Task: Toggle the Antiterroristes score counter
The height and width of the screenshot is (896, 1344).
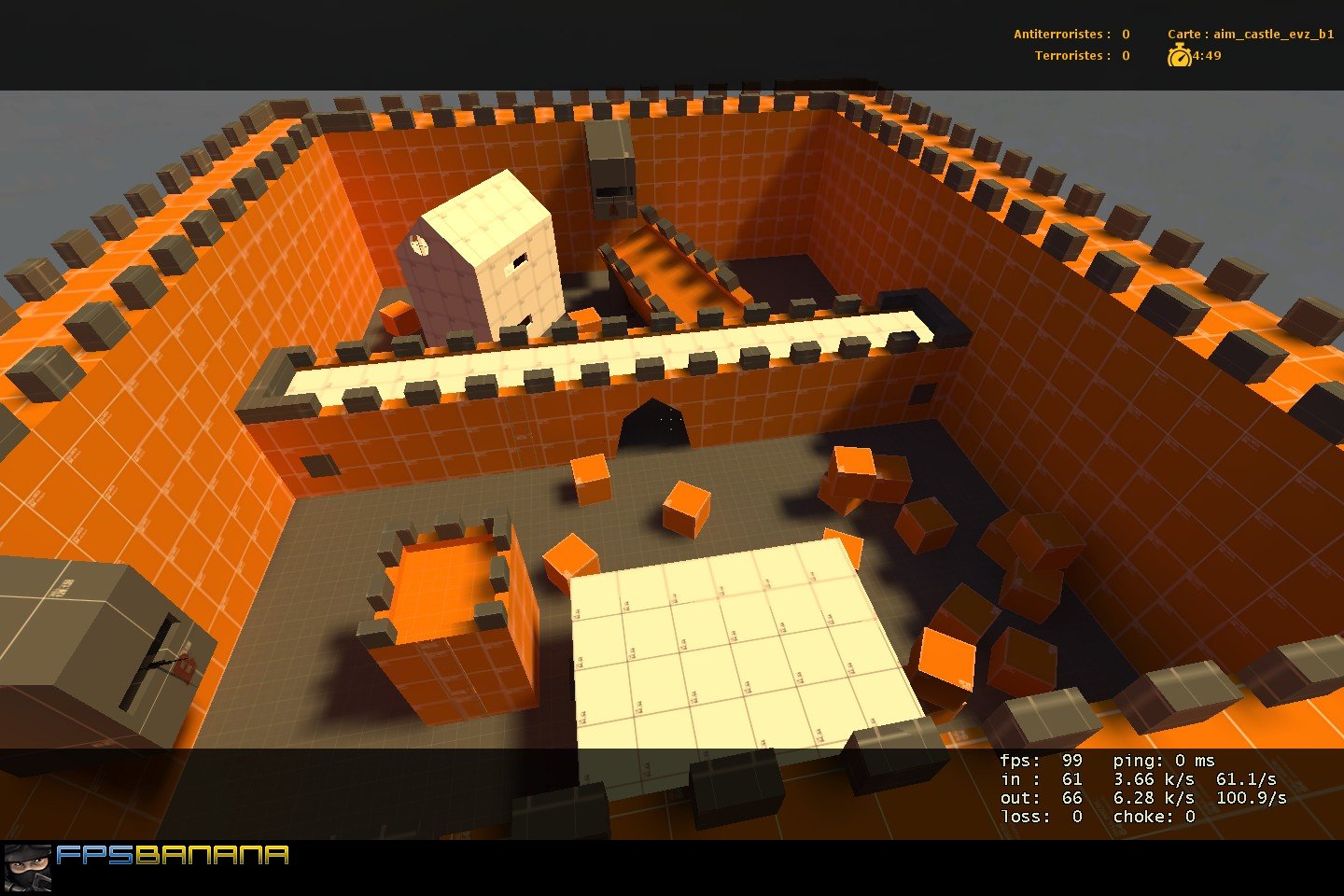Action: click(x=1070, y=33)
